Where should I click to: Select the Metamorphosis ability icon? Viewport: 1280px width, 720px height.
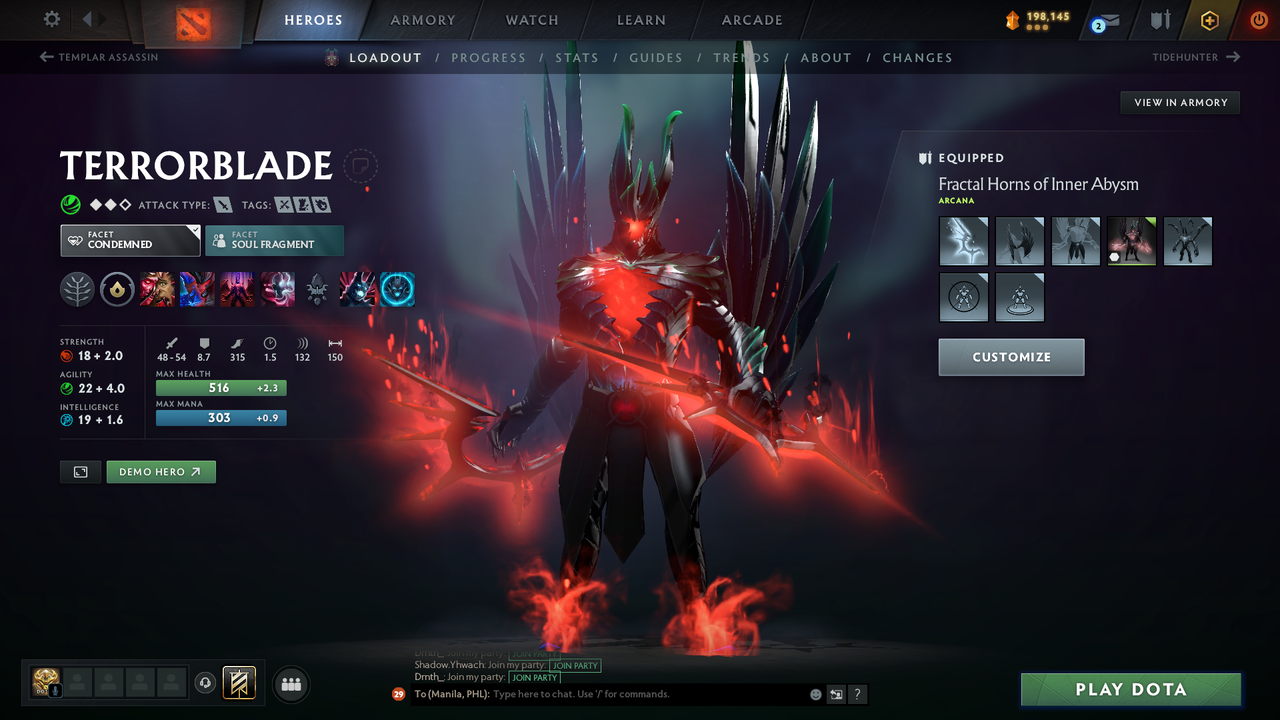pyautogui.click(x=237, y=289)
